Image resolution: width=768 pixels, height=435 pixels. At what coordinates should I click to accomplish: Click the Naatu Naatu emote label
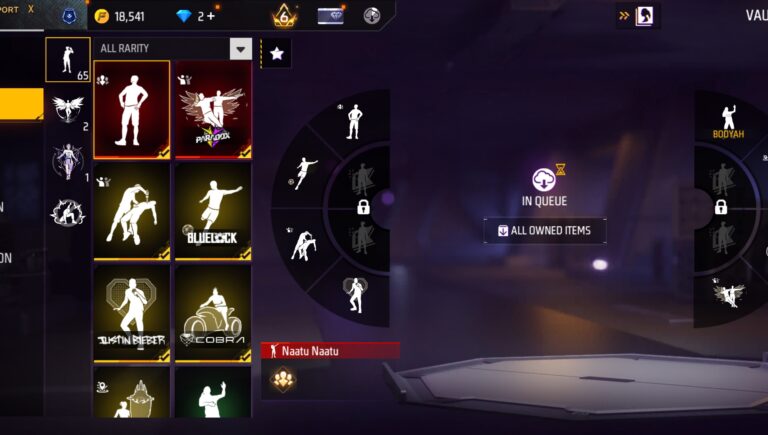coord(330,350)
